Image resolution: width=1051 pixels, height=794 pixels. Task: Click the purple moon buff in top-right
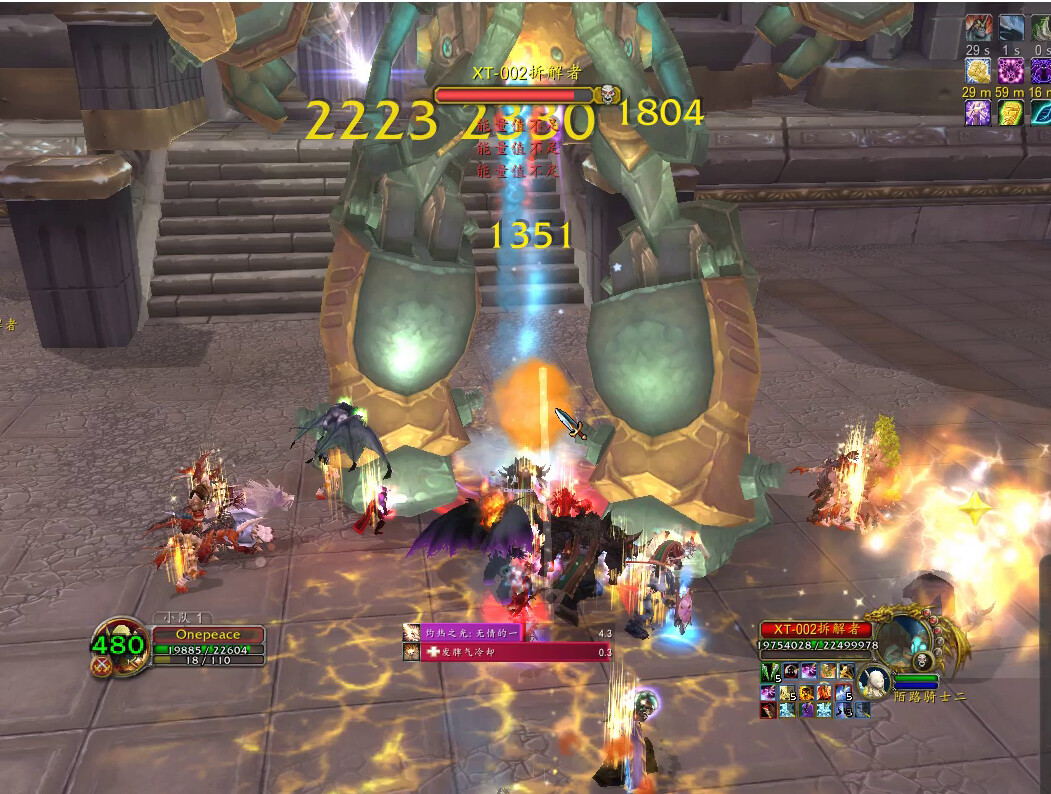[1010, 70]
